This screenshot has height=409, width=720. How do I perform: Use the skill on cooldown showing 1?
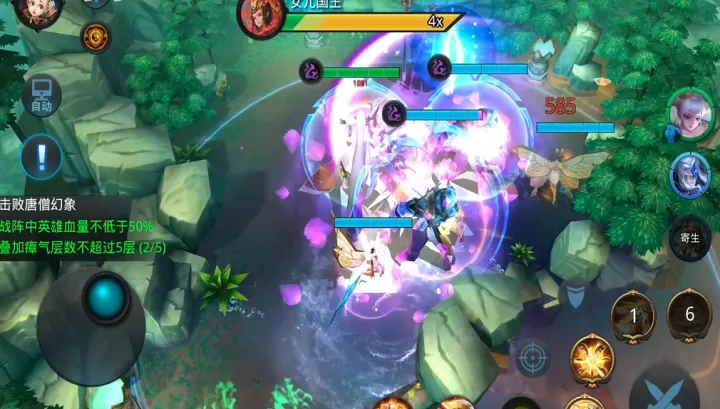633,315
